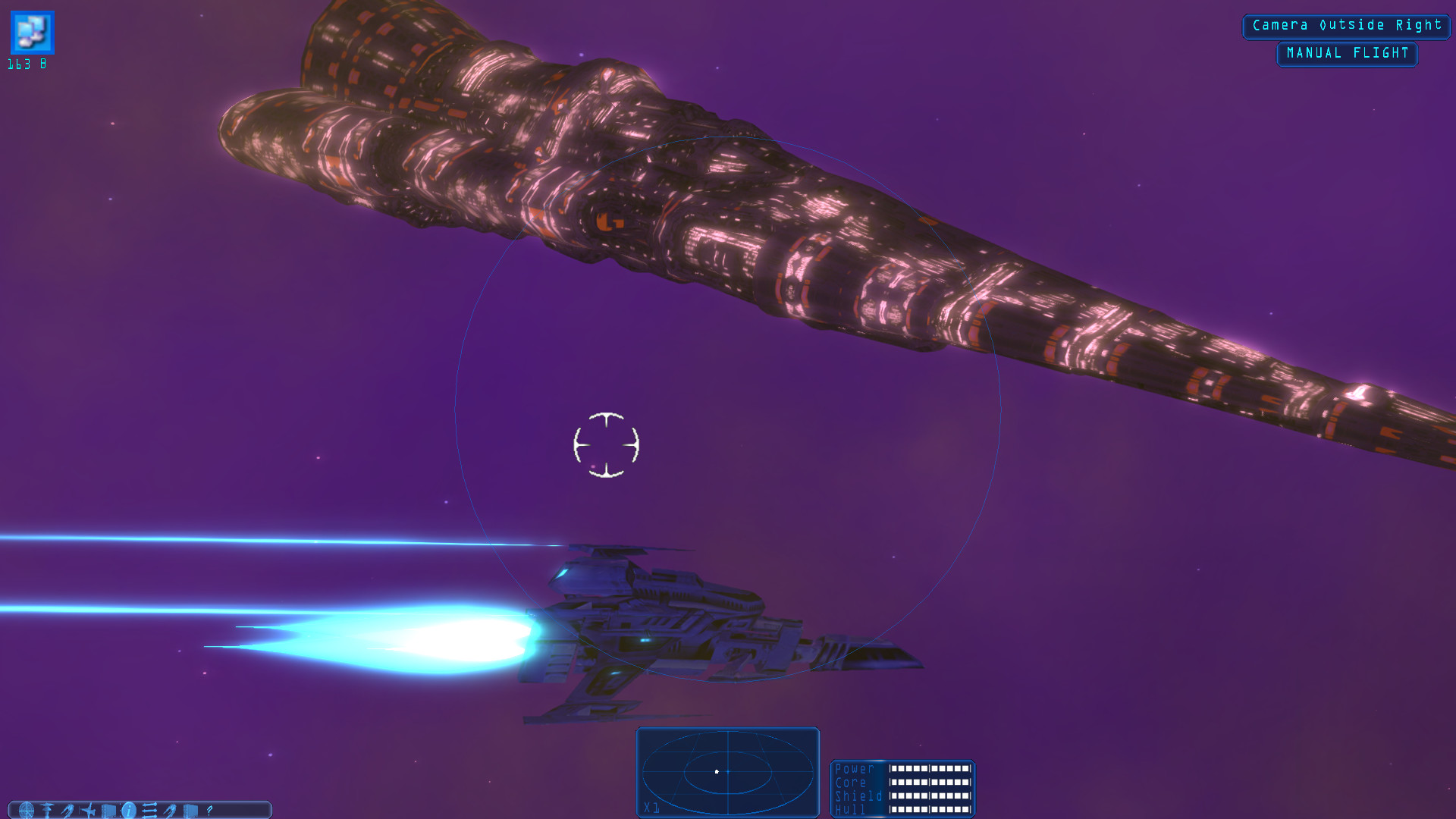The image size is (1456, 819).
Task: Click the center of the radar display
Action: click(727, 772)
